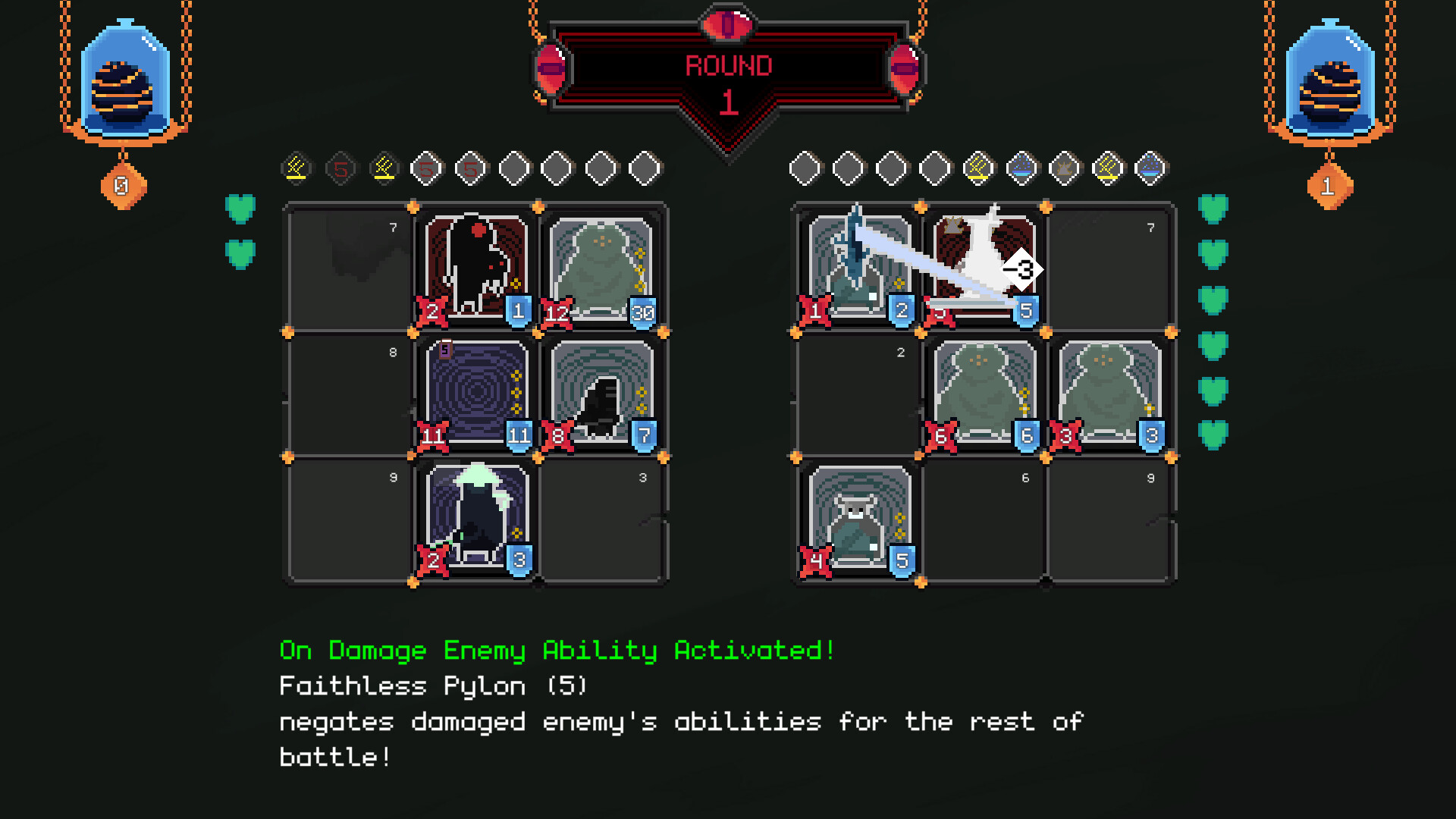Select the blue rain rune in right turn tracker
The height and width of the screenshot is (819, 1456).
click(x=1022, y=167)
